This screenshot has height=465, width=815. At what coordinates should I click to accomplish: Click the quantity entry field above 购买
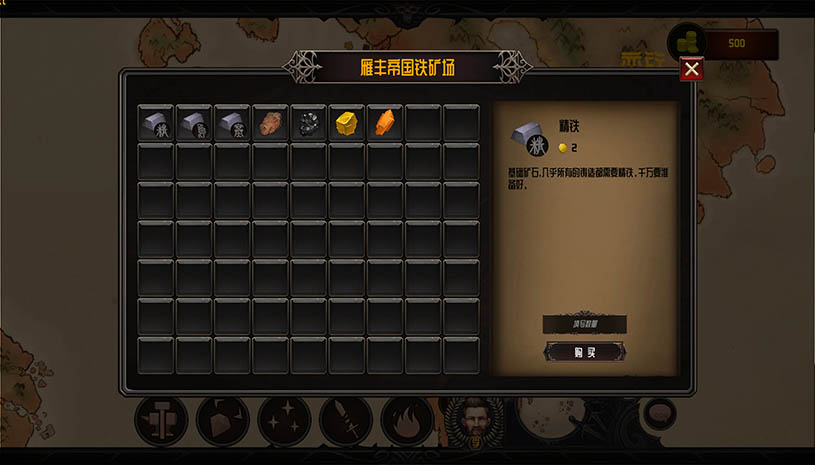pyautogui.click(x=585, y=324)
